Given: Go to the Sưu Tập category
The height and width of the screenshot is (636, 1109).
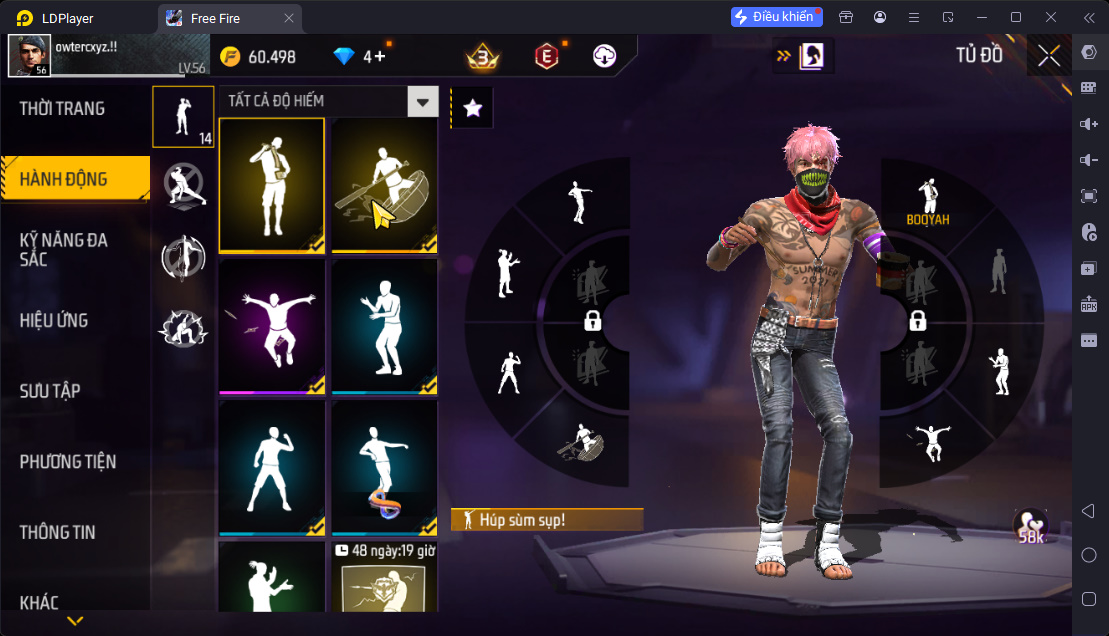Looking at the screenshot, I should point(50,391).
